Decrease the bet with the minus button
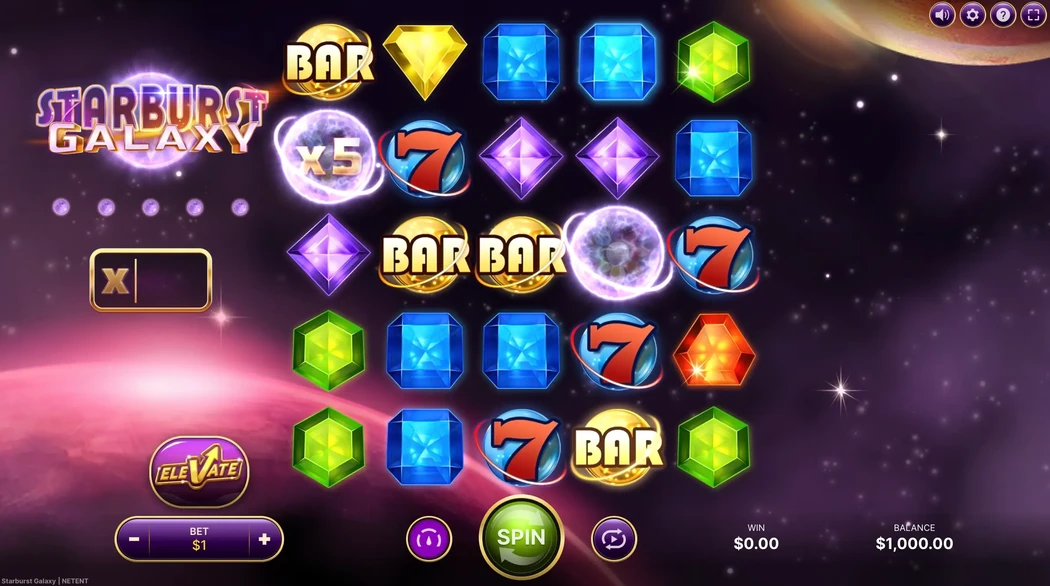Screen dimensions: 1050x586 134,539
